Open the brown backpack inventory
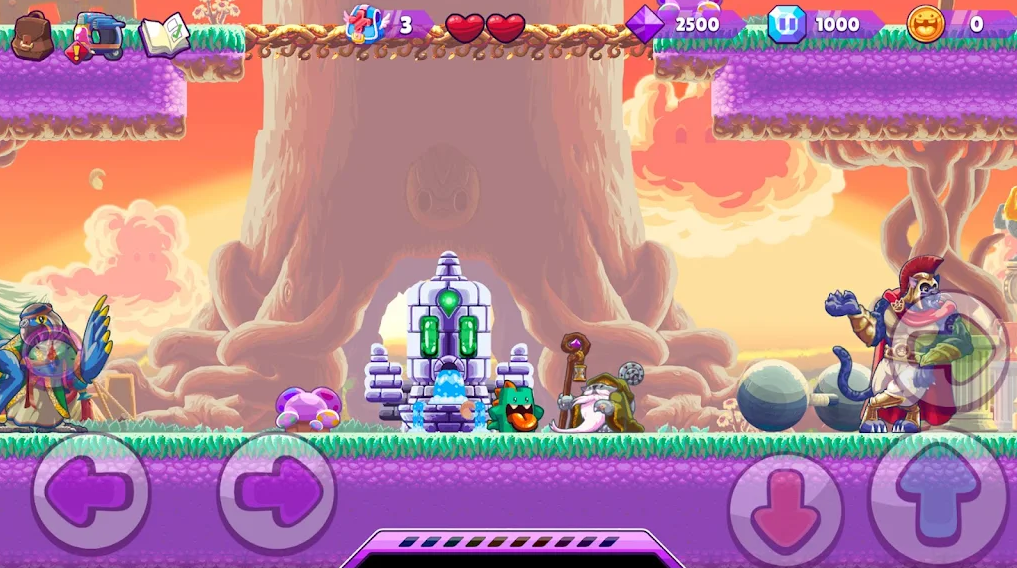This screenshot has width=1017, height=568. (x=32, y=35)
